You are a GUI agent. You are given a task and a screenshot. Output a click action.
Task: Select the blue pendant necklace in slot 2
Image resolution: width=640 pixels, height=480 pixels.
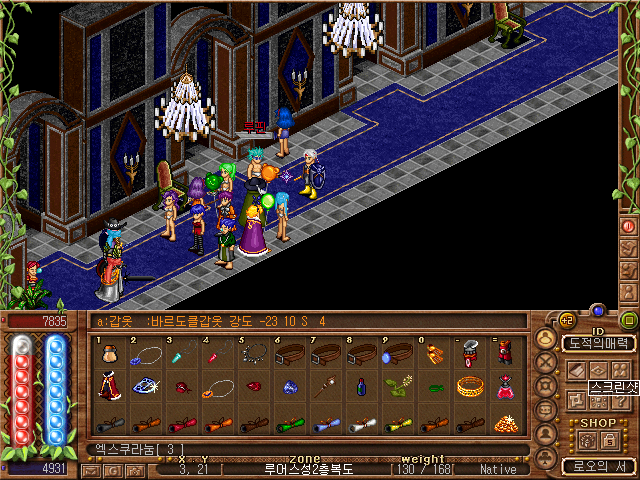pos(148,355)
